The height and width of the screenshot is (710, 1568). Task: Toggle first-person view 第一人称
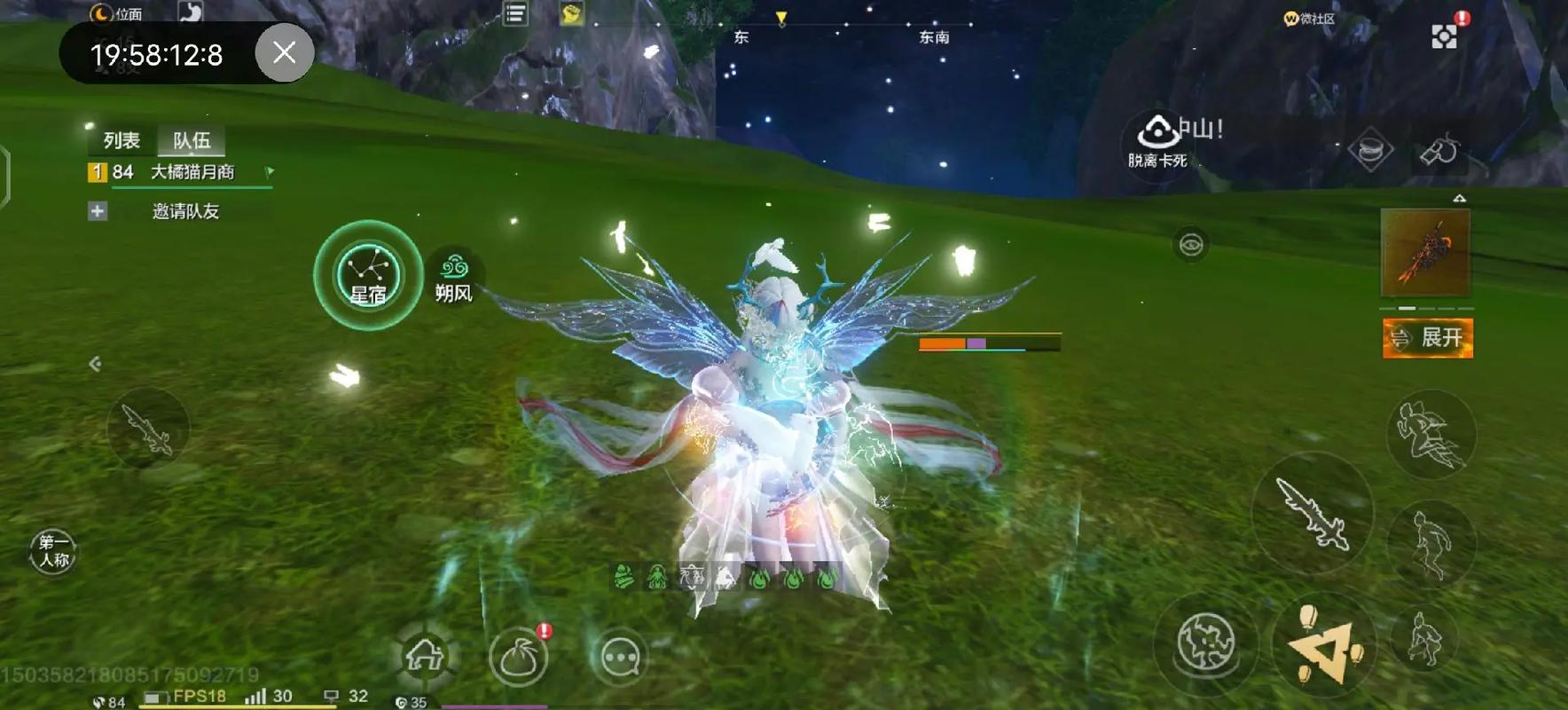[x=53, y=551]
